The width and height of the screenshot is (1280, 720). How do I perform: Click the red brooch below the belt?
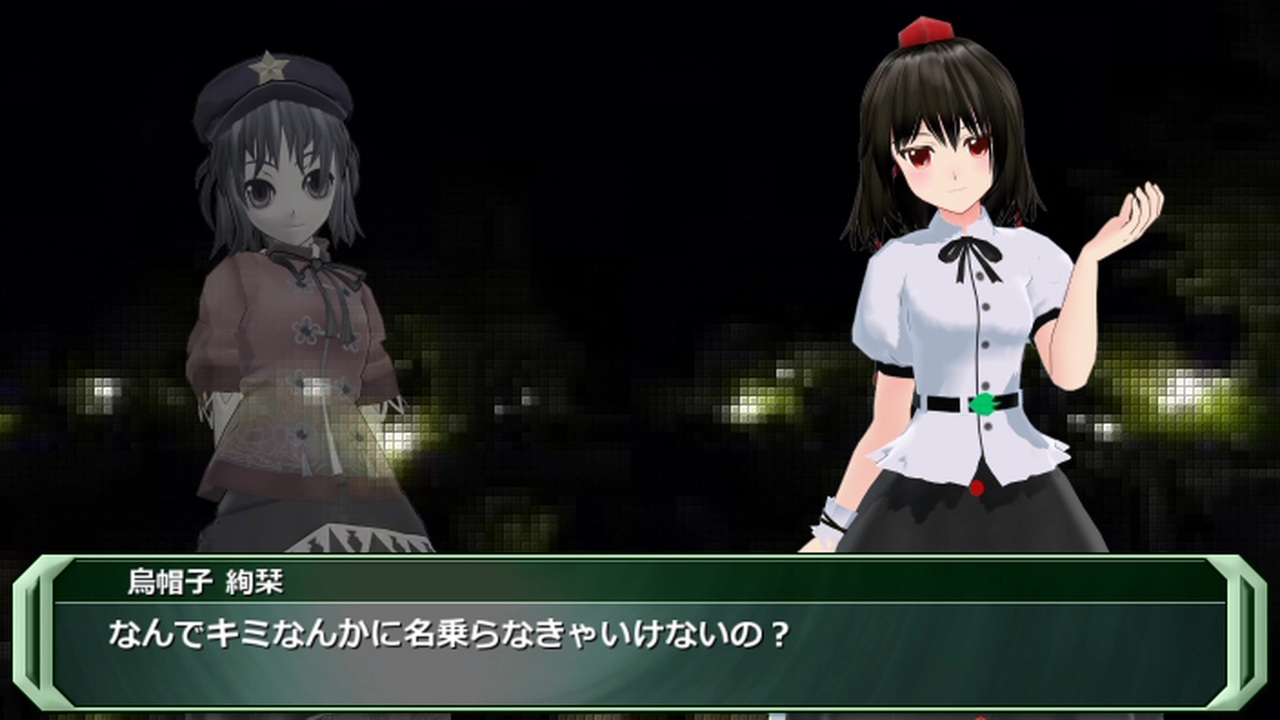(978, 487)
